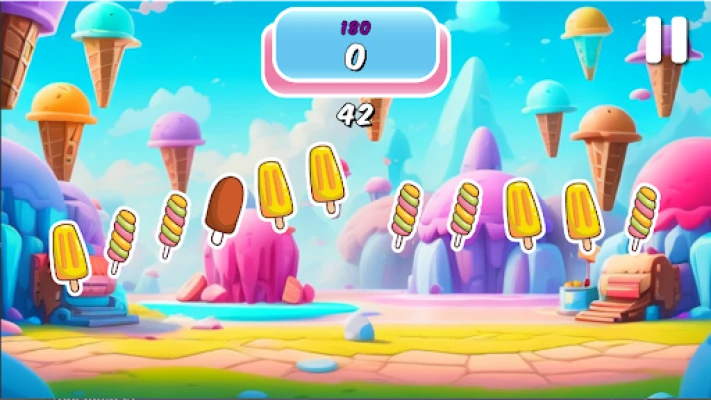Pause the game
The image size is (711, 400).
666,41
